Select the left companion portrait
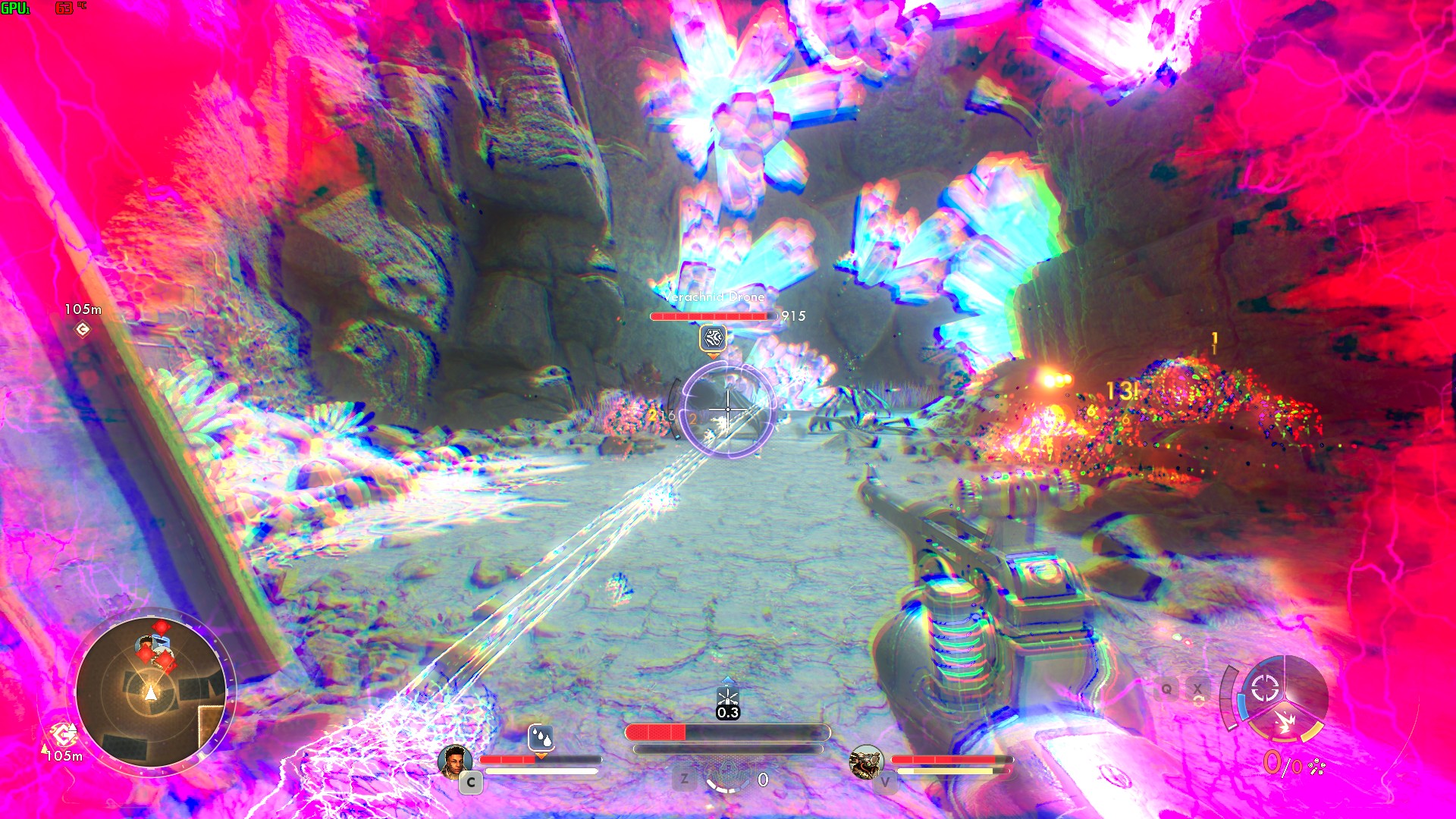The height and width of the screenshot is (819, 1456). (455, 761)
